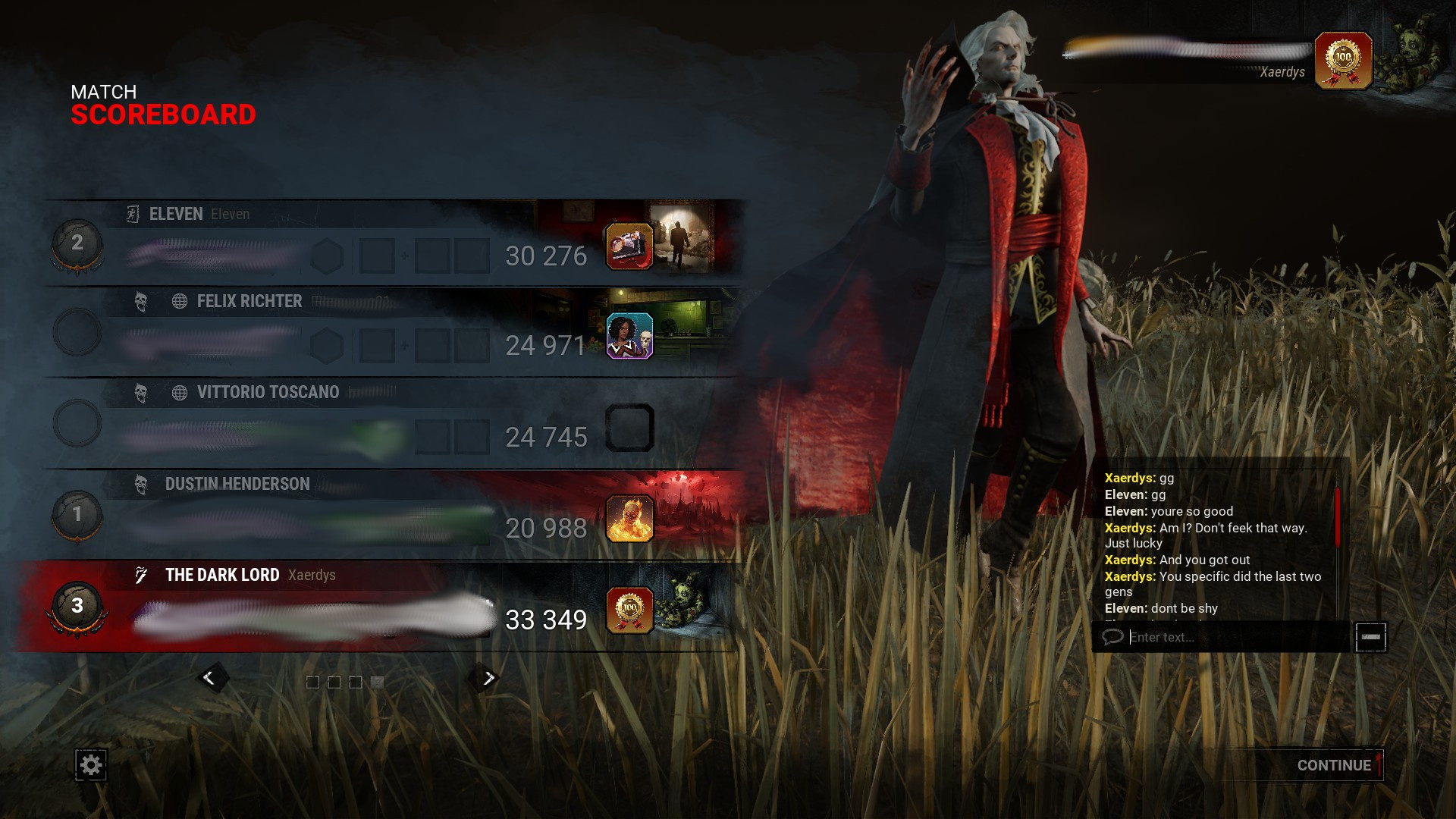Click the Enter text chat input field
Viewport: 1456px width, 819px height.
[x=1213, y=638]
